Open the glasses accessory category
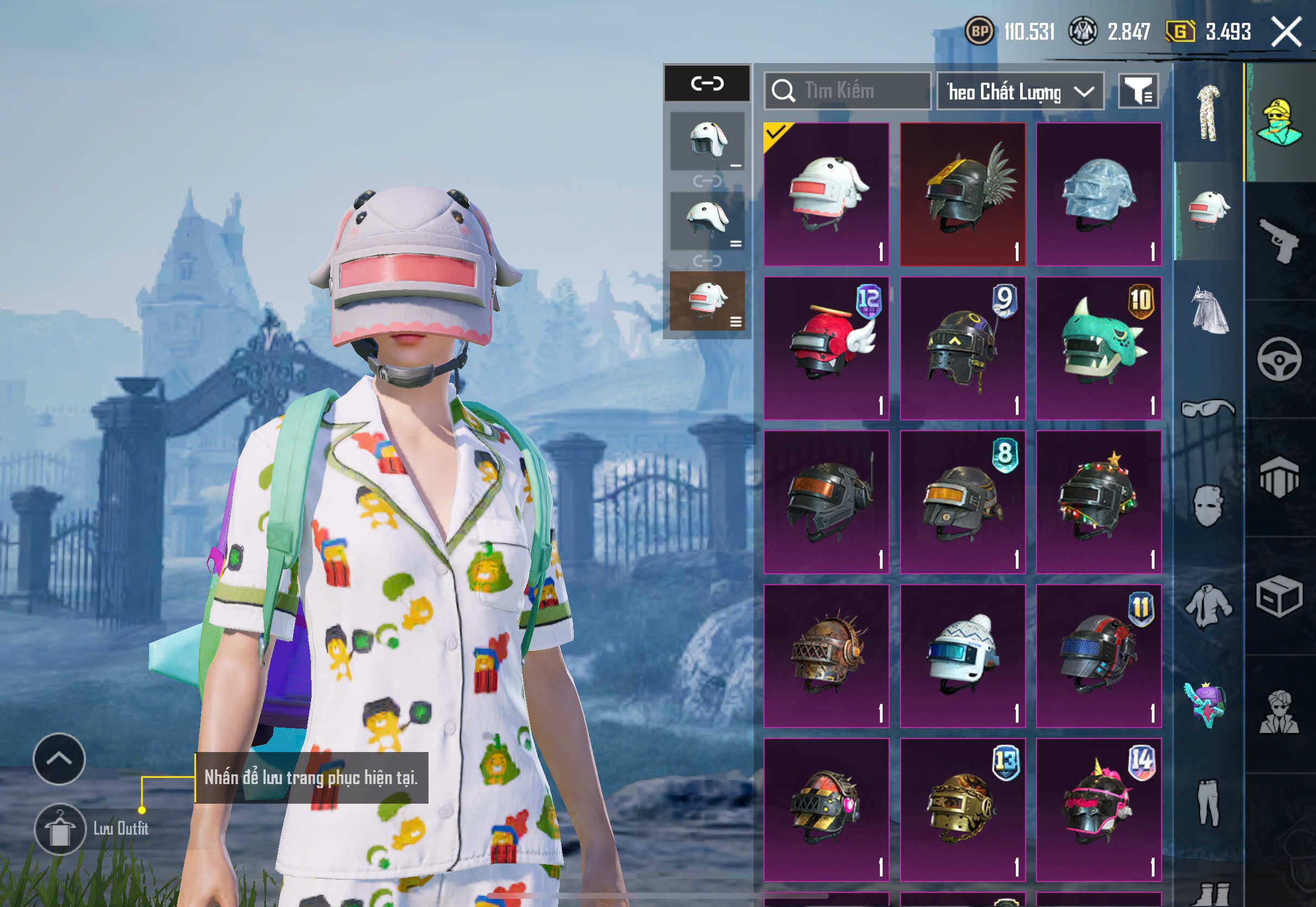 (x=1208, y=408)
